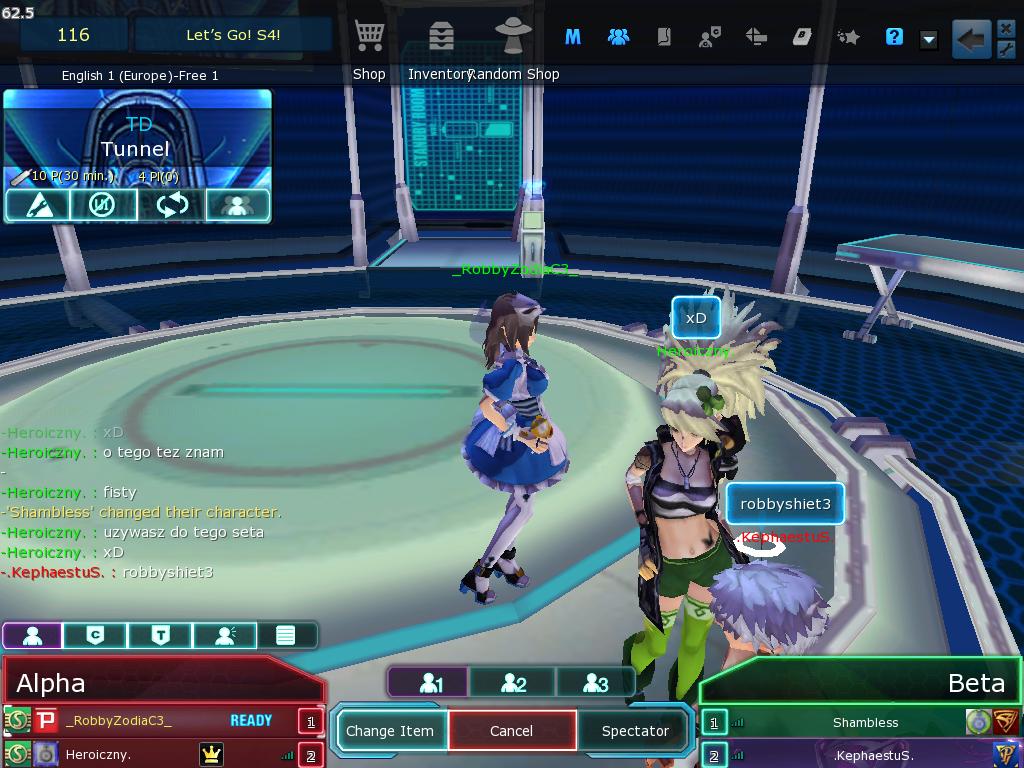Screen dimensions: 1024x768
Task: Open the Inventory
Action: tap(440, 38)
